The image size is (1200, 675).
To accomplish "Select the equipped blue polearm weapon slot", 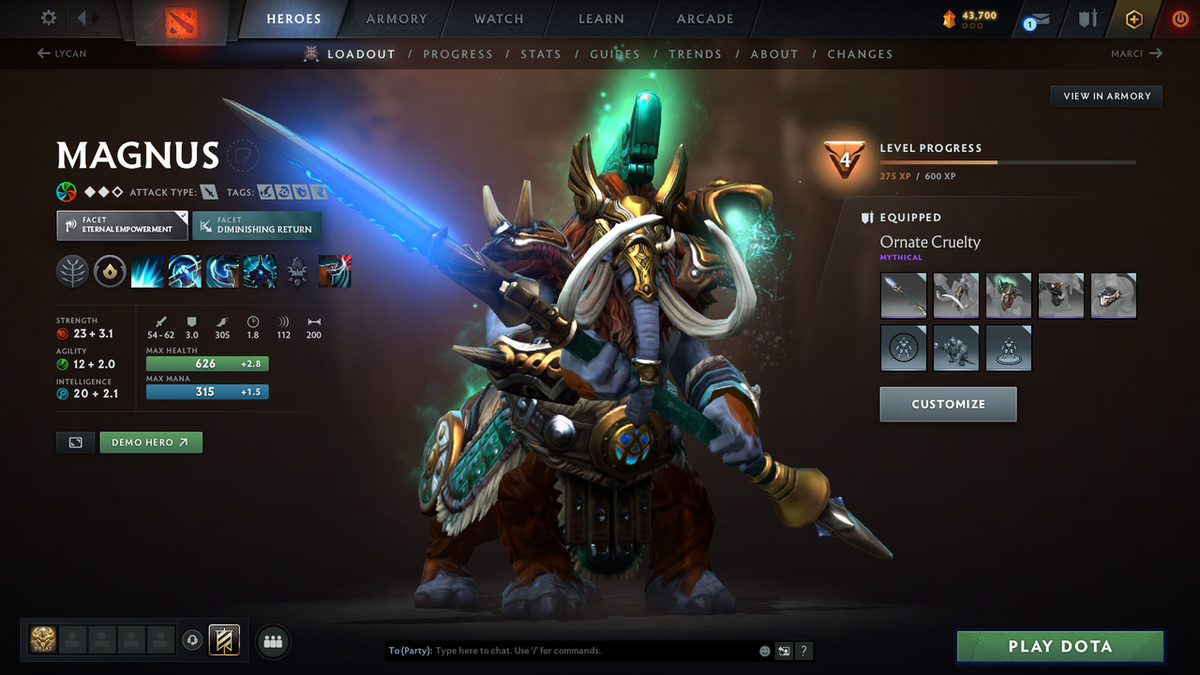I will click(903, 295).
